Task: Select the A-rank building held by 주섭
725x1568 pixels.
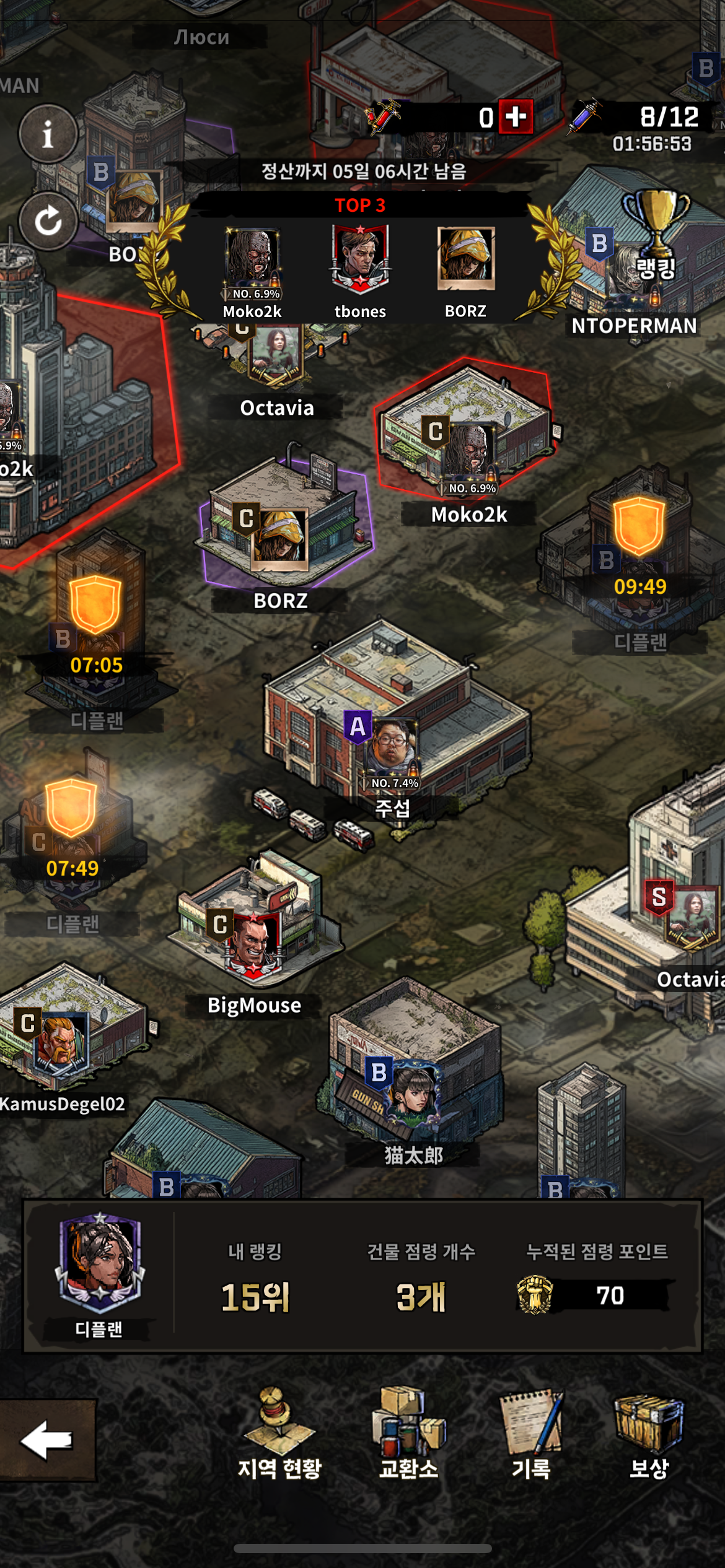Action: 389,749
